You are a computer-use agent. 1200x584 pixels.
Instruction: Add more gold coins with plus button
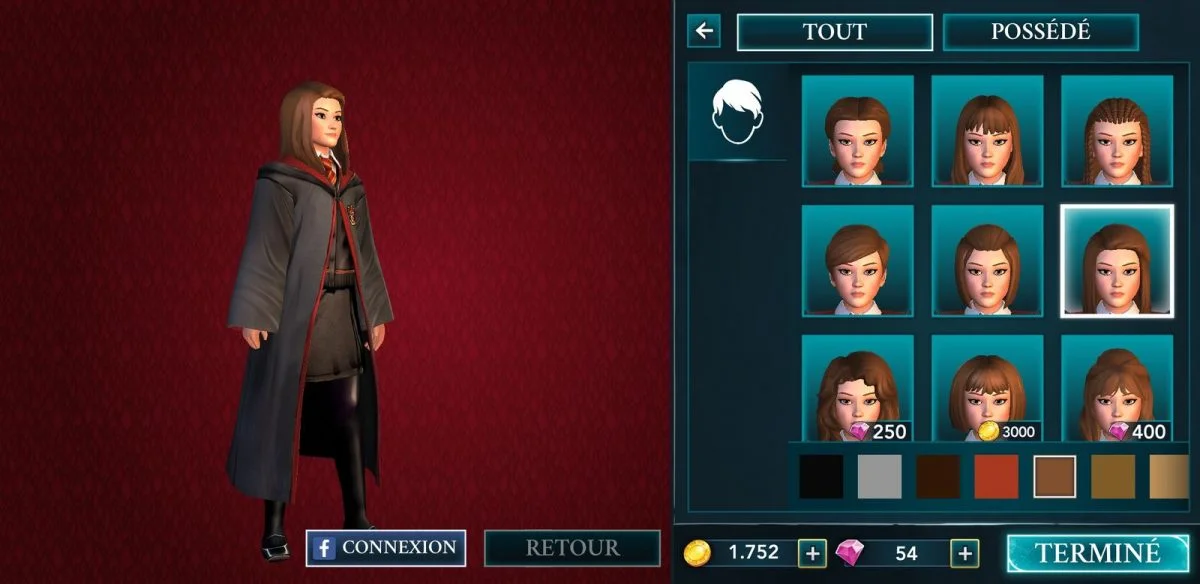812,553
